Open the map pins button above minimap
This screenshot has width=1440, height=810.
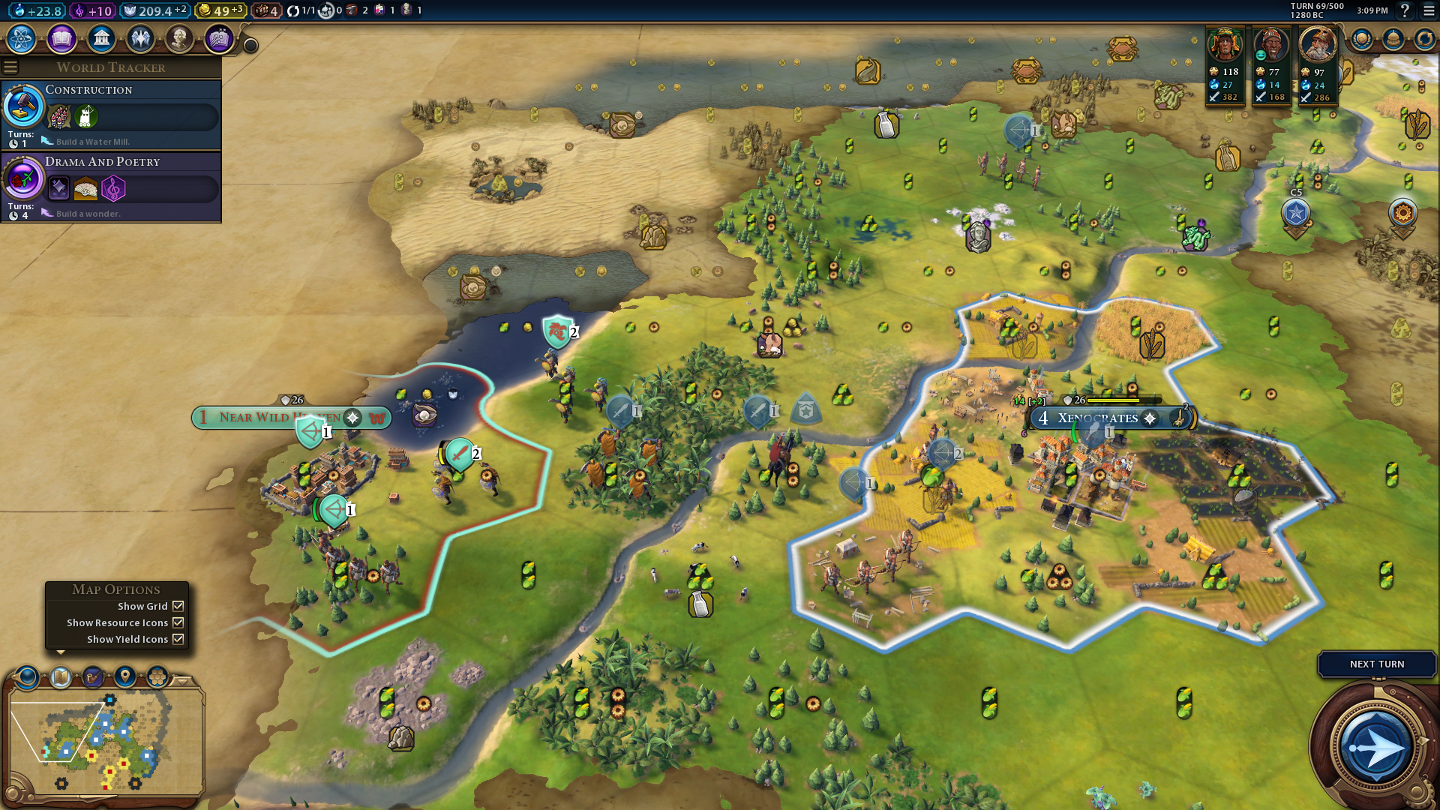tap(125, 677)
